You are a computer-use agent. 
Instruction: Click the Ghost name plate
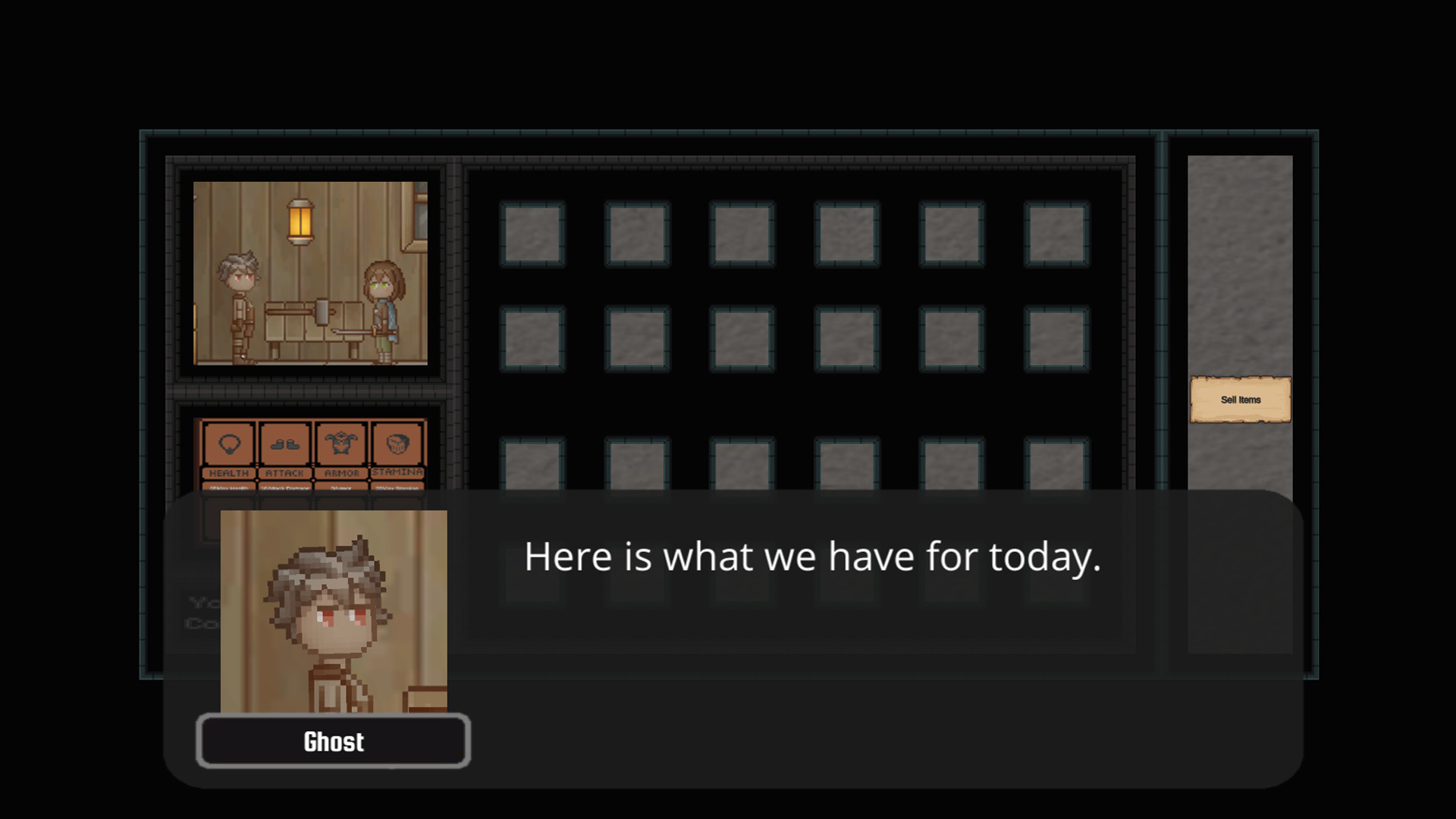334,741
